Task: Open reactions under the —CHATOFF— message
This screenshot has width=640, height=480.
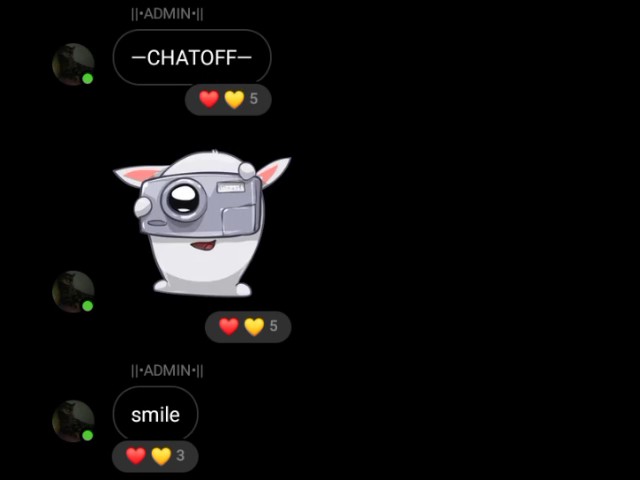Action: 228,99
